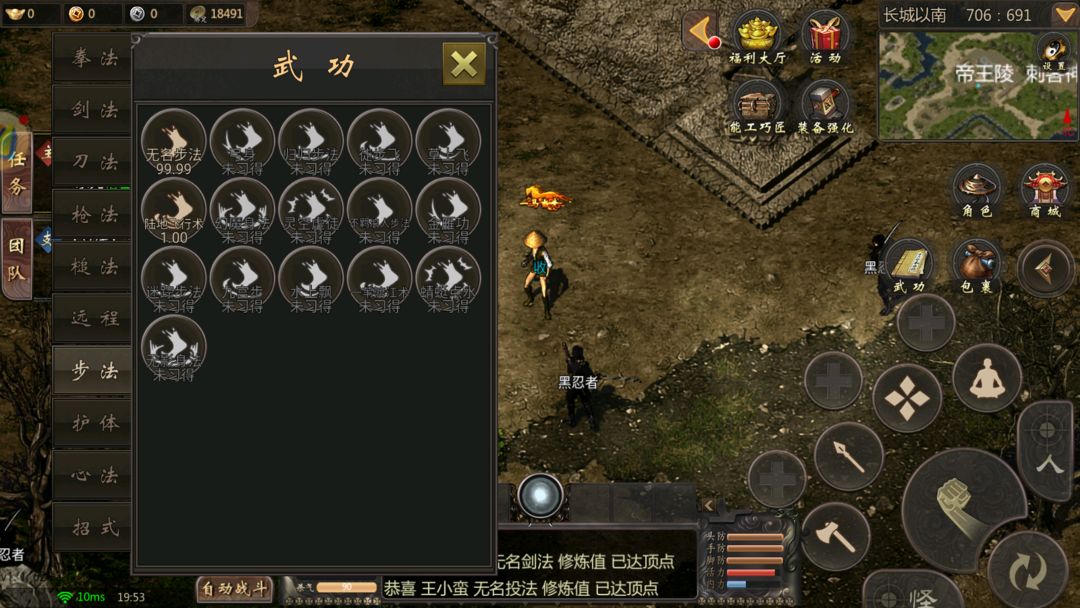Select the 无名步法 skill icon

point(174,141)
